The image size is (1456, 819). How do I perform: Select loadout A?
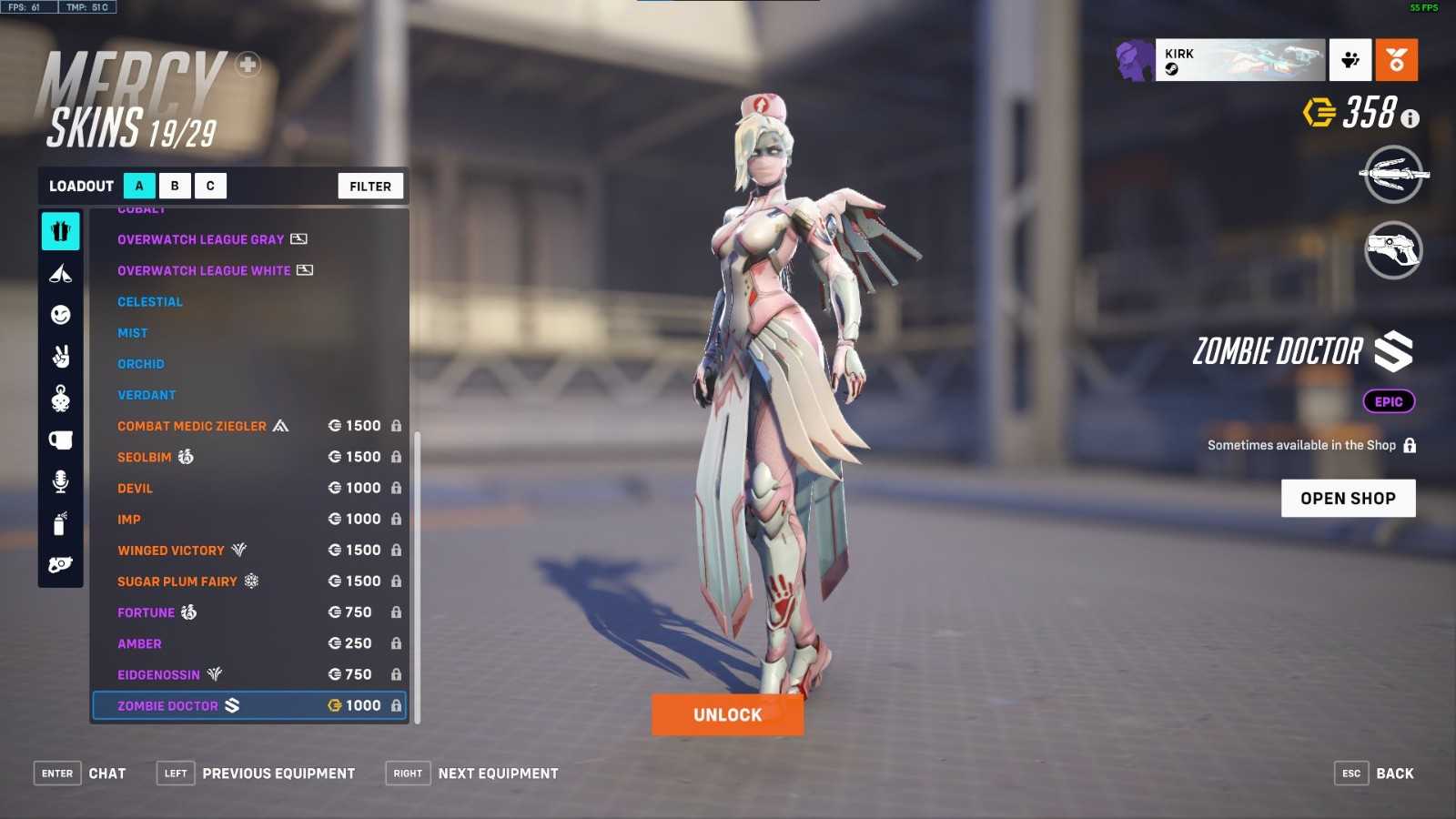pyautogui.click(x=139, y=186)
